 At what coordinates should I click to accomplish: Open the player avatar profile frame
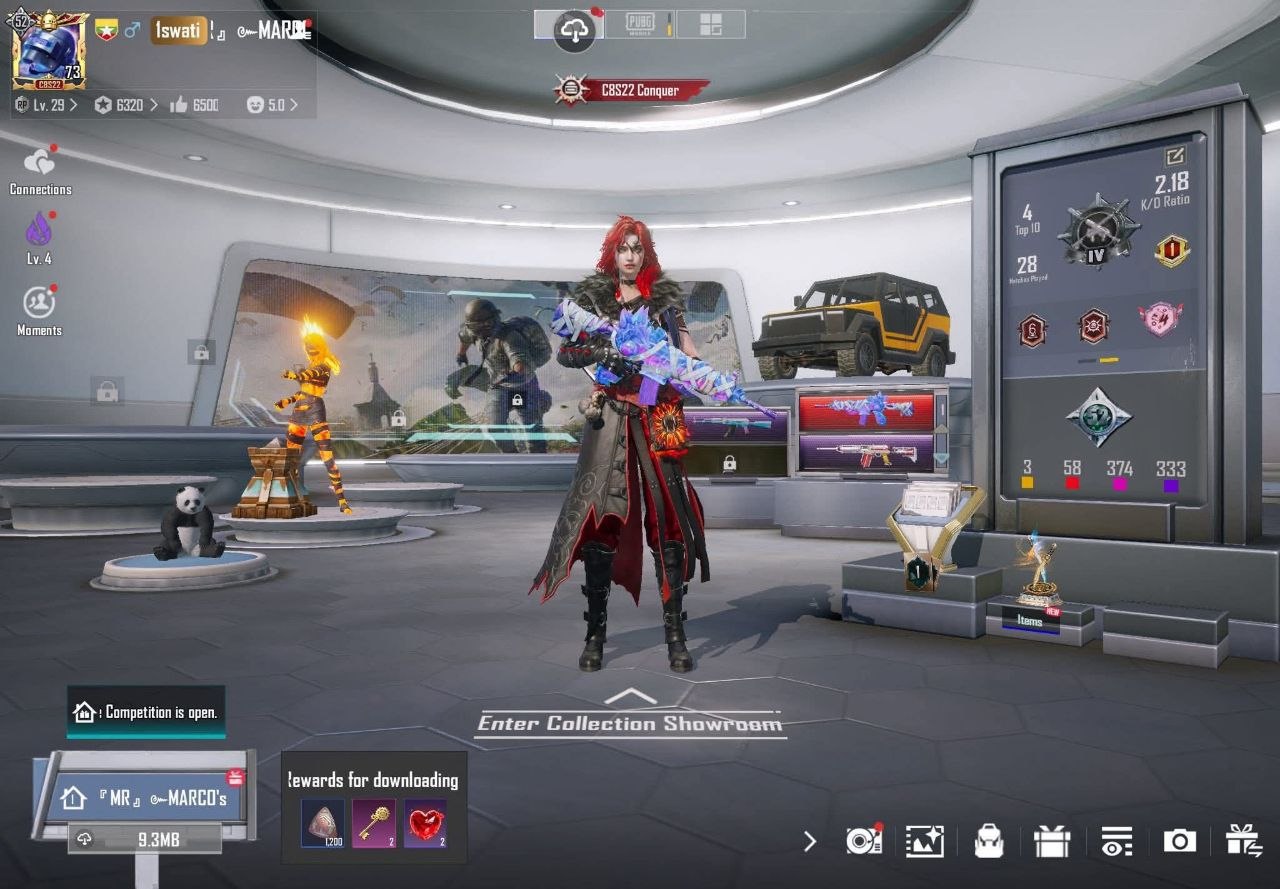[x=49, y=50]
